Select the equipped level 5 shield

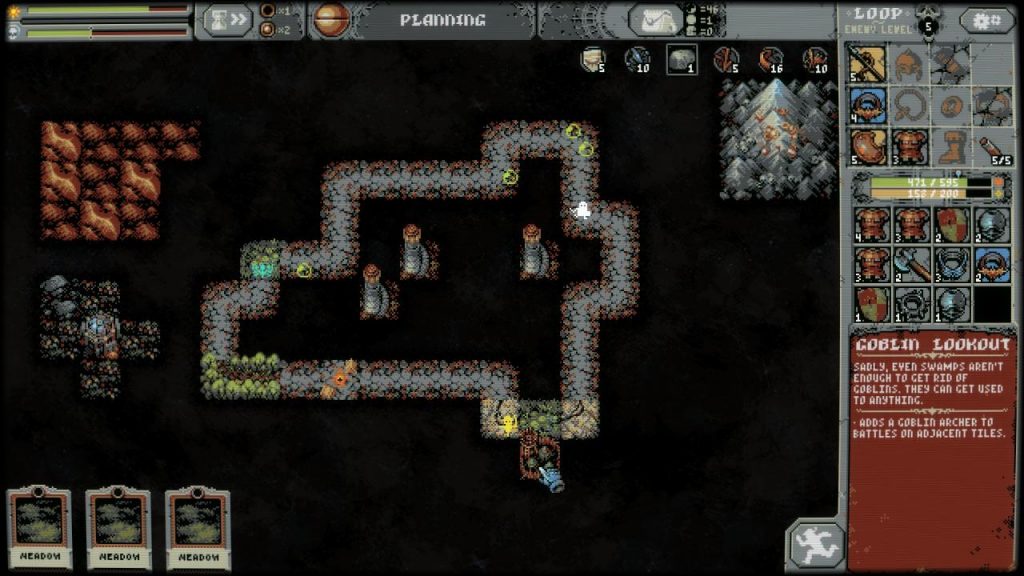[867, 146]
